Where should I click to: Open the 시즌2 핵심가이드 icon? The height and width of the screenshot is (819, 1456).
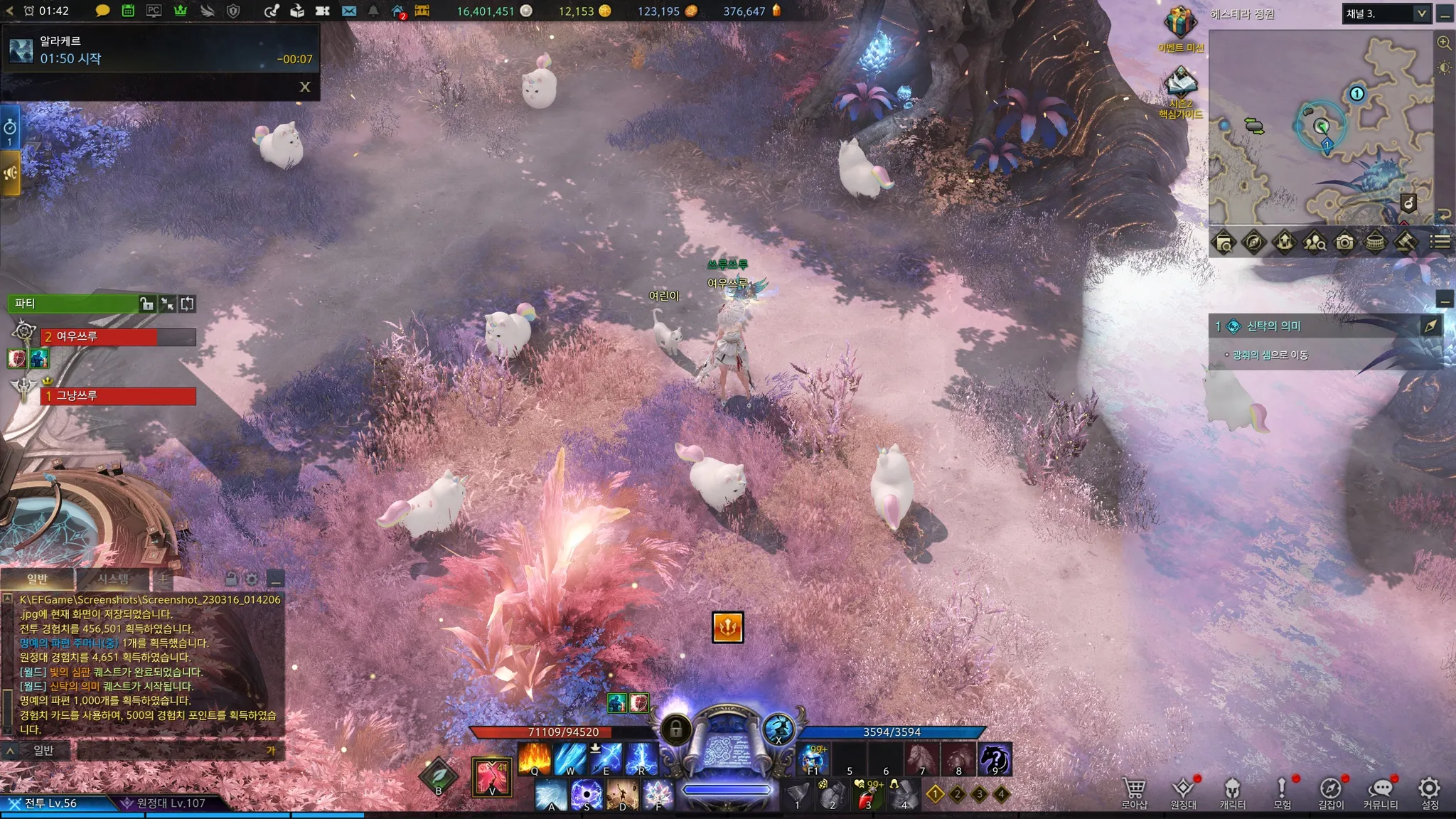tap(1180, 85)
